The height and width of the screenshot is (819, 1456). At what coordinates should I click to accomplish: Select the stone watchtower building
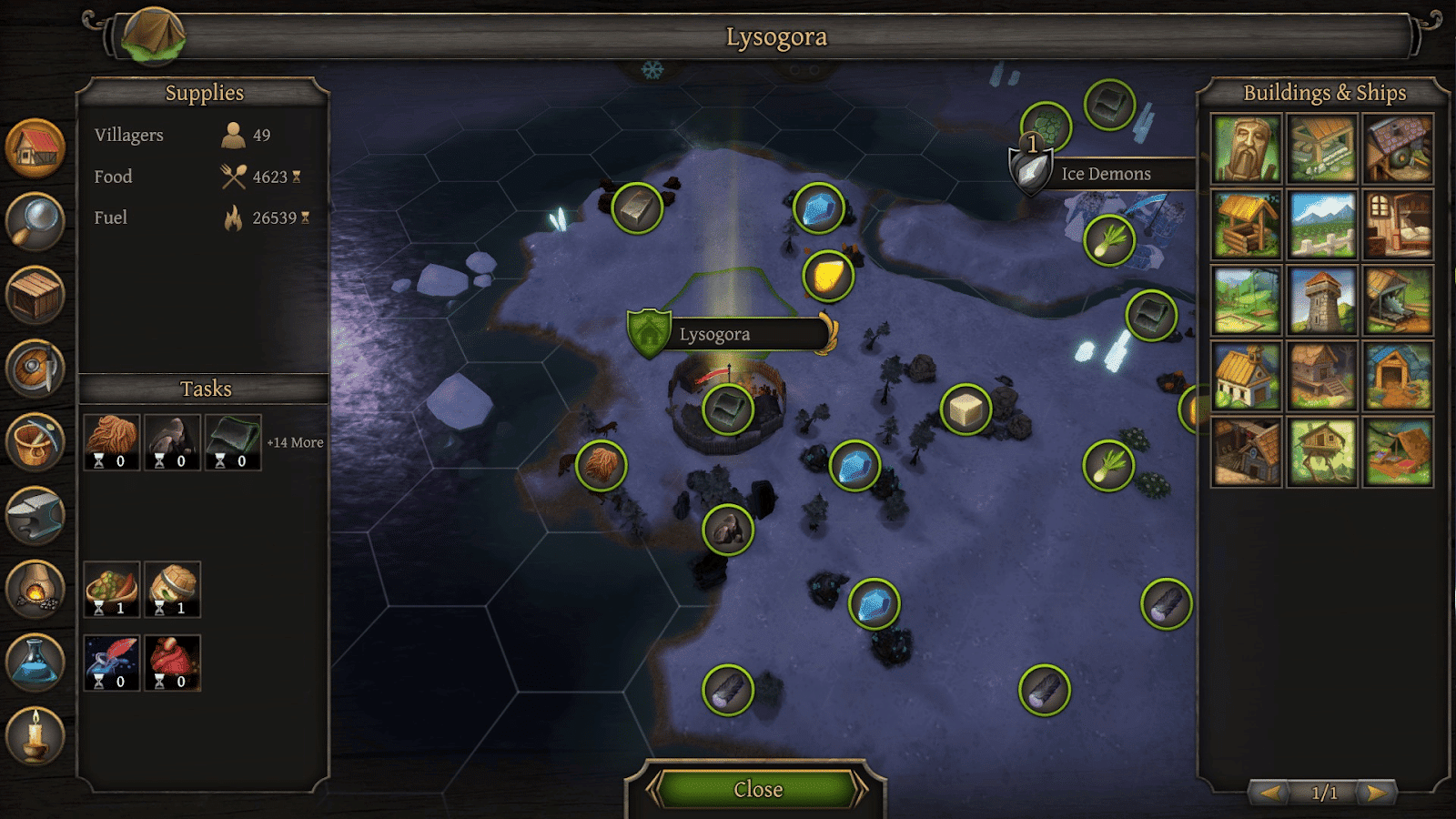pos(1322,301)
